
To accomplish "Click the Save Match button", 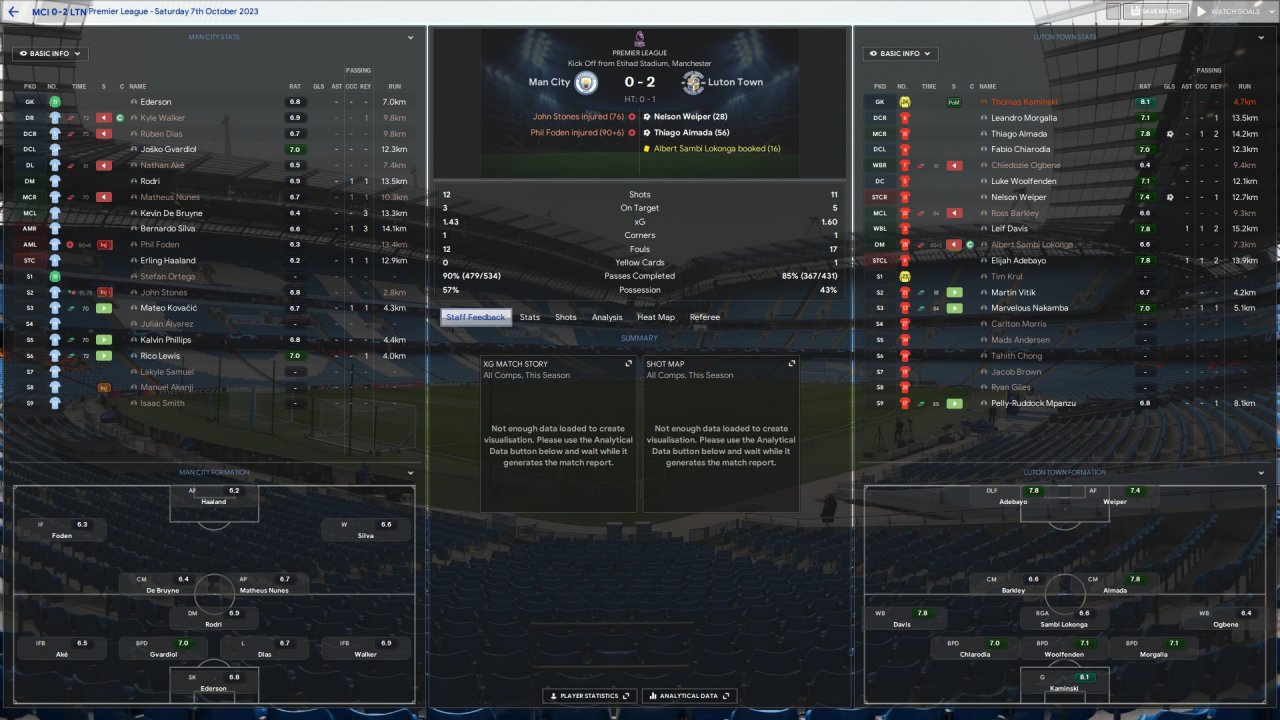I will [1155, 11].
